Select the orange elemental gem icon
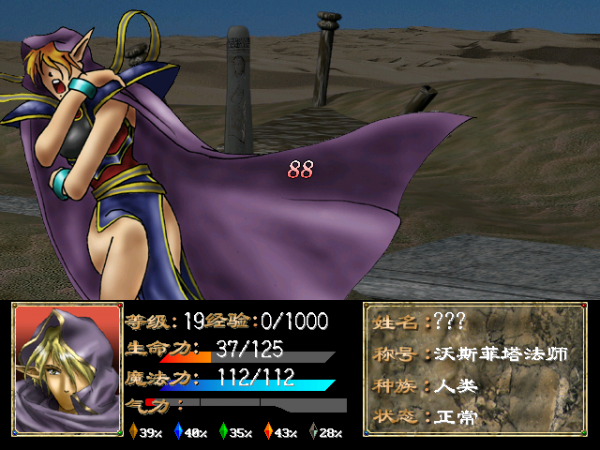Viewport: 600px width, 450px height. [x=133, y=433]
